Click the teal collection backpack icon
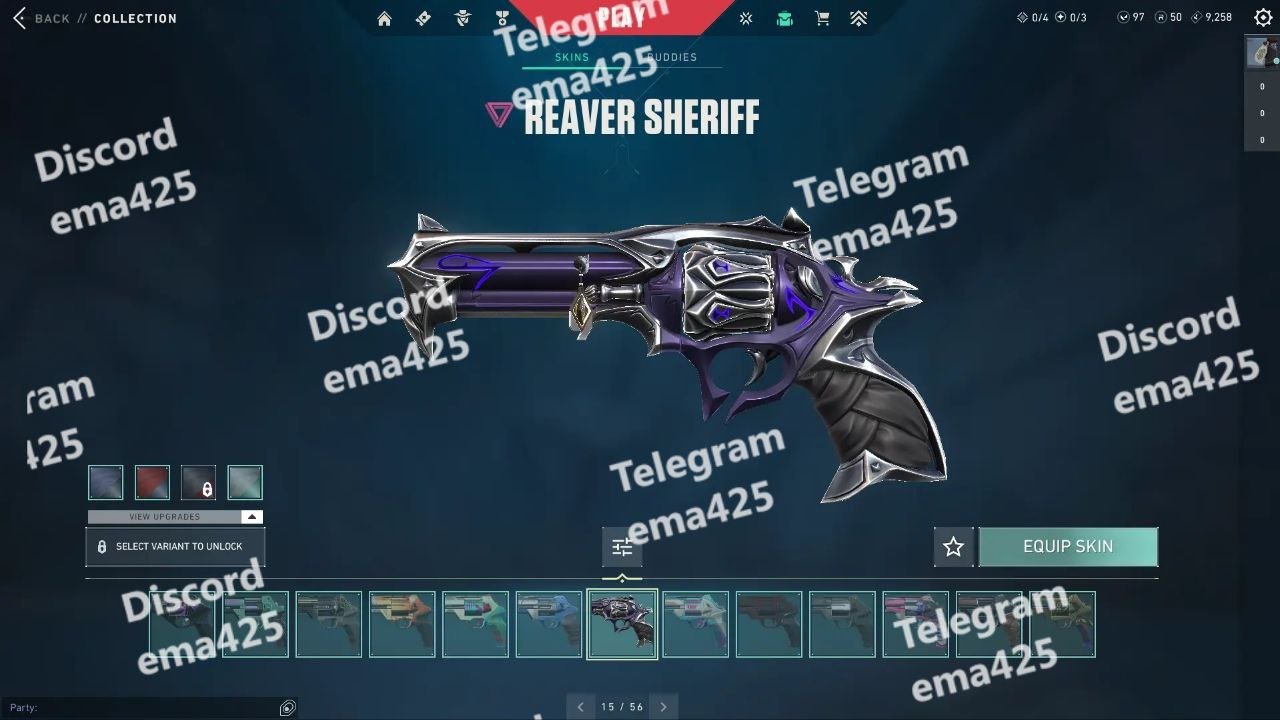Viewport: 1280px width, 720px height. point(785,18)
